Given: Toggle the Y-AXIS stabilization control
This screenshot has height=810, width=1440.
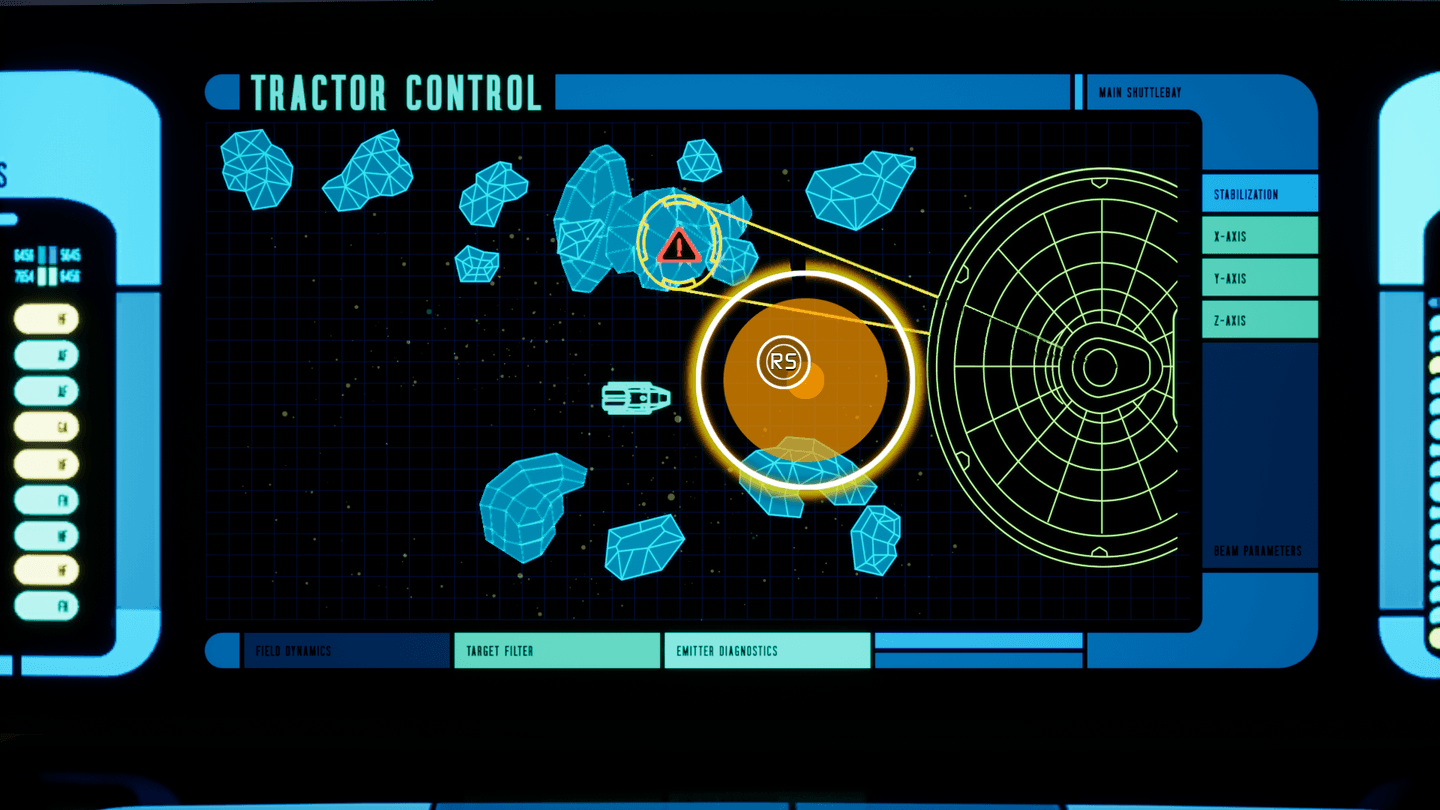Looking at the screenshot, I should click(x=1259, y=277).
